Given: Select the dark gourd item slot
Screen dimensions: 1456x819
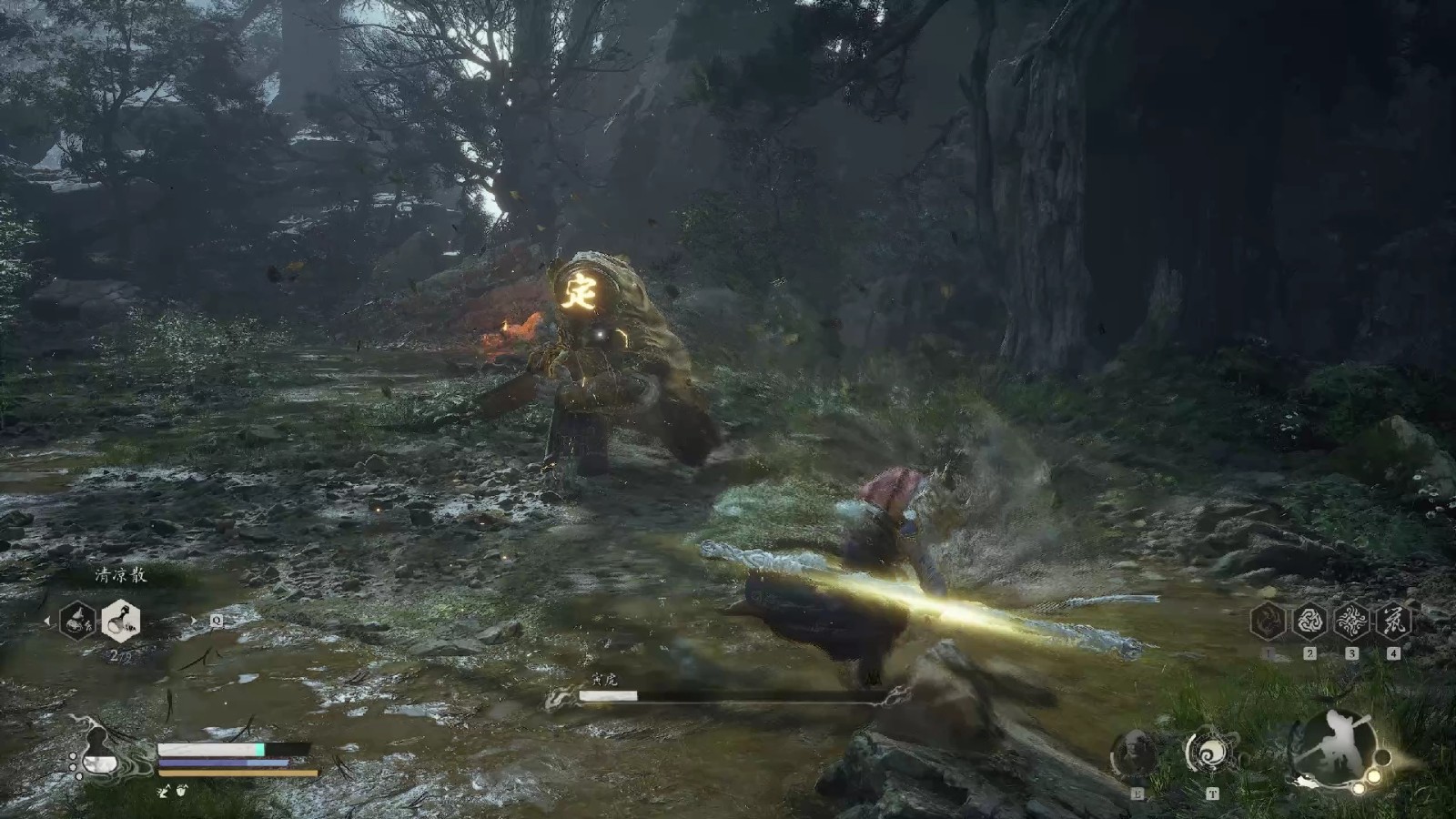Looking at the screenshot, I should (78, 621).
